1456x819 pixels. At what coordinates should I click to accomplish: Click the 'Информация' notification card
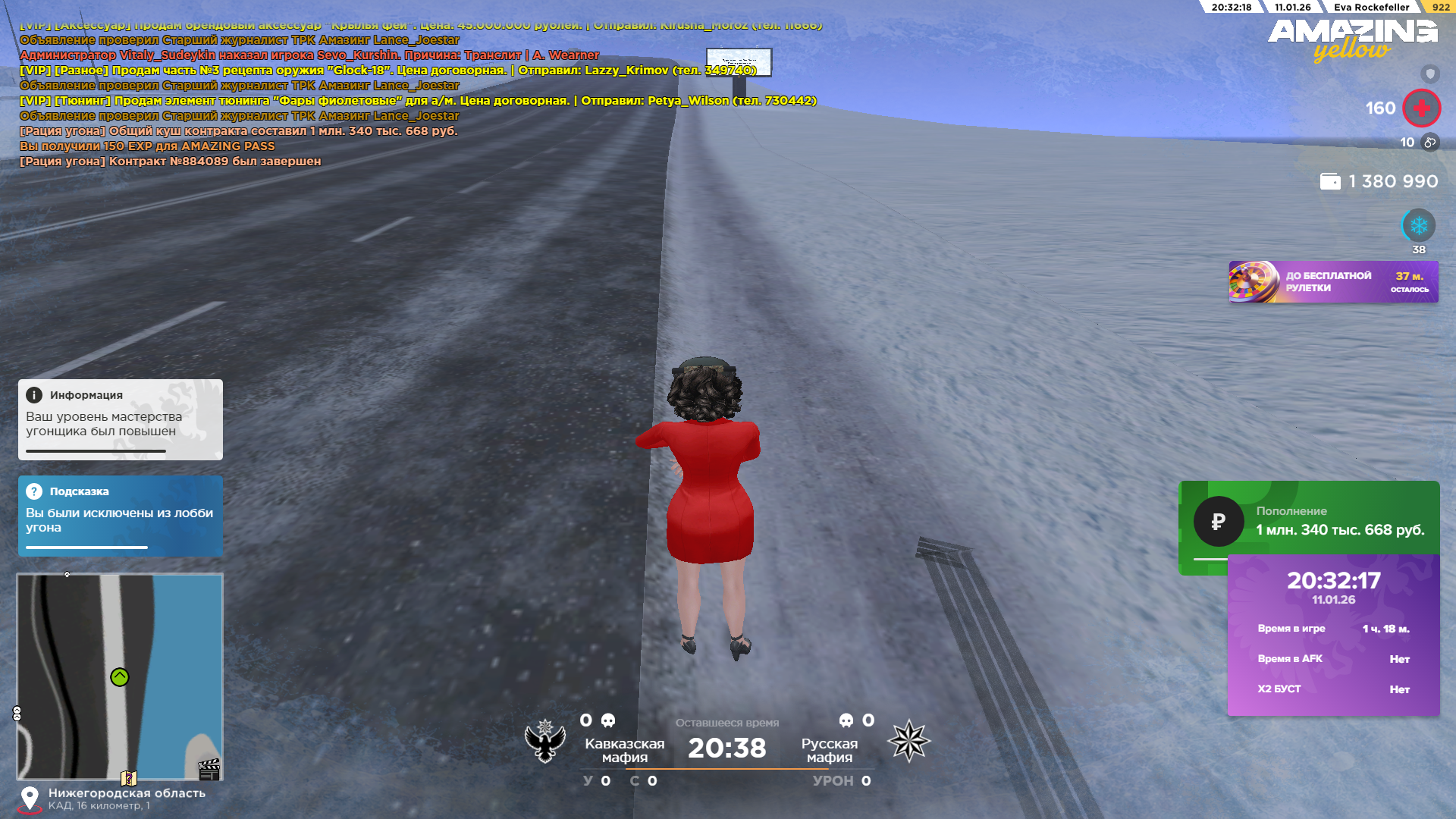click(x=121, y=419)
